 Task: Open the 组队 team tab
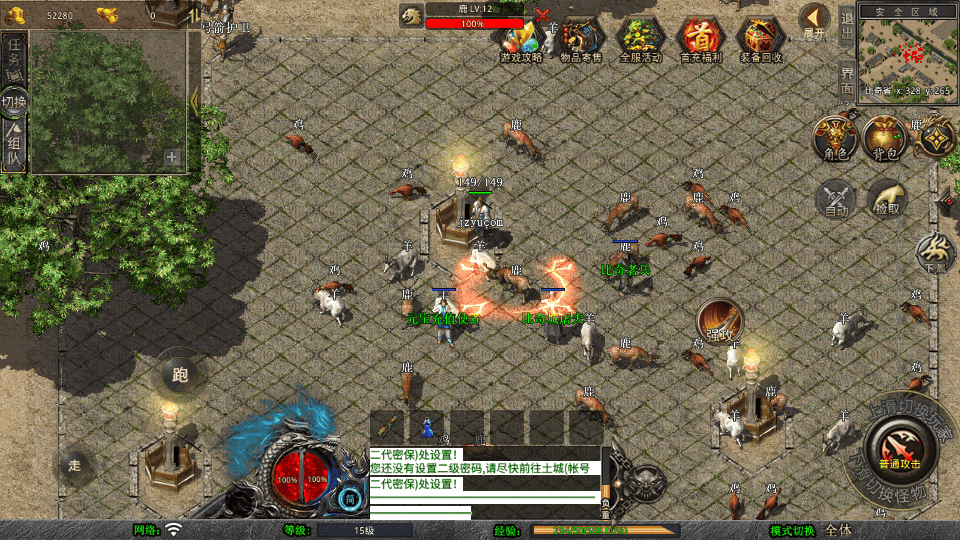(x=14, y=145)
